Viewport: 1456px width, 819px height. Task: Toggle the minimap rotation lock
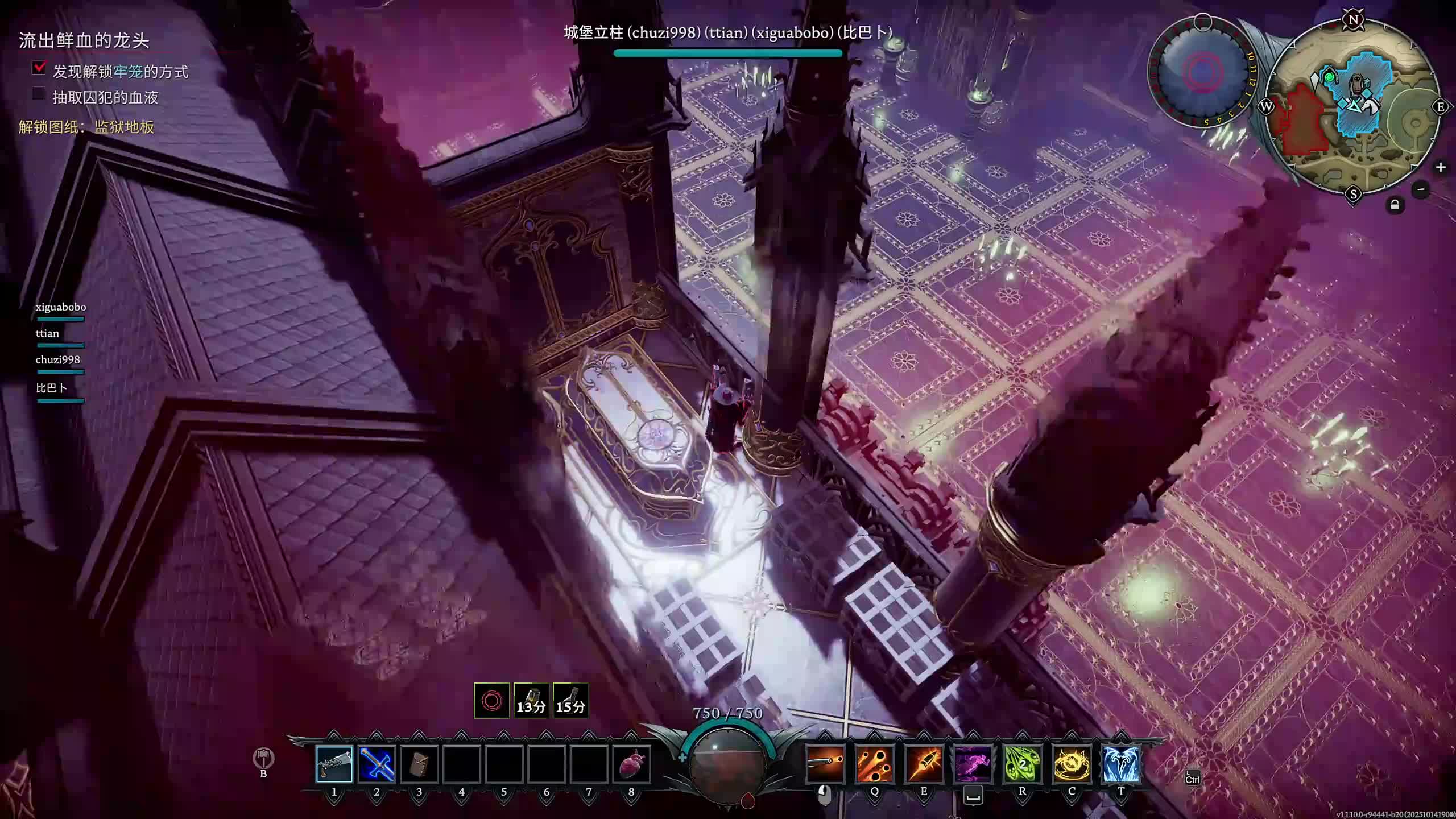click(x=1395, y=205)
